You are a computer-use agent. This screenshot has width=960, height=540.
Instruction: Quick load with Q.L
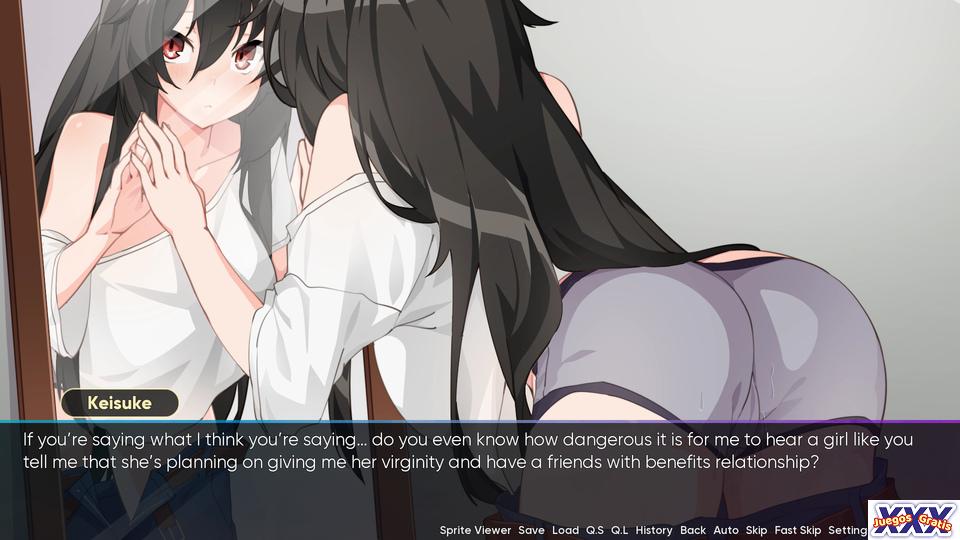point(620,530)
